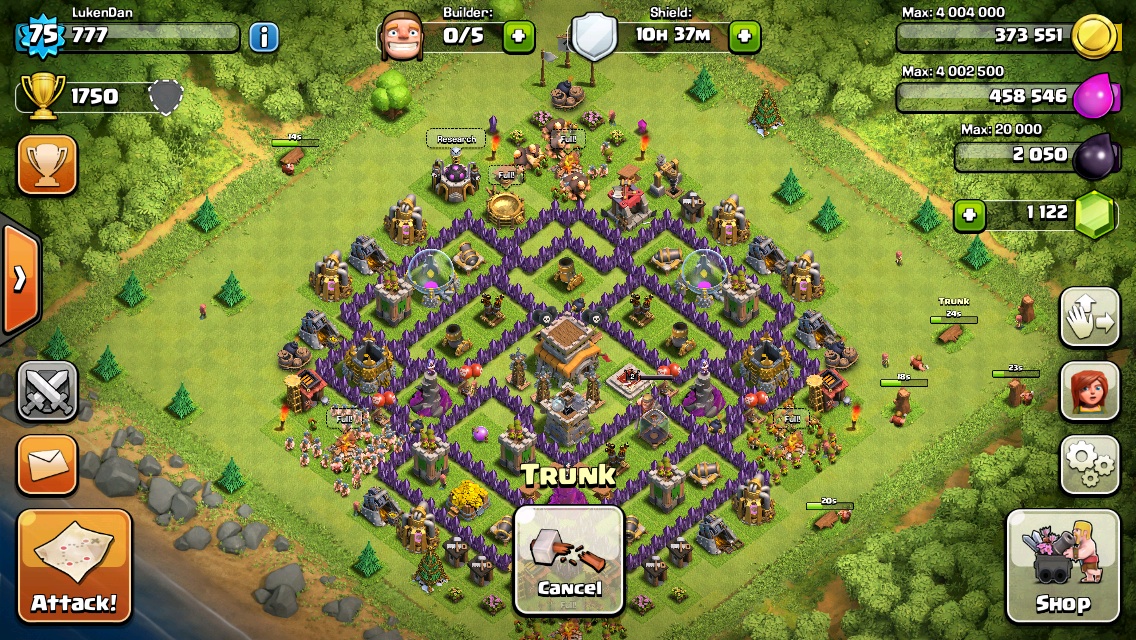Viewport: 1136px width, 640px height.
Task: Buy more gems with the green plus
Action: click(967, 213)
